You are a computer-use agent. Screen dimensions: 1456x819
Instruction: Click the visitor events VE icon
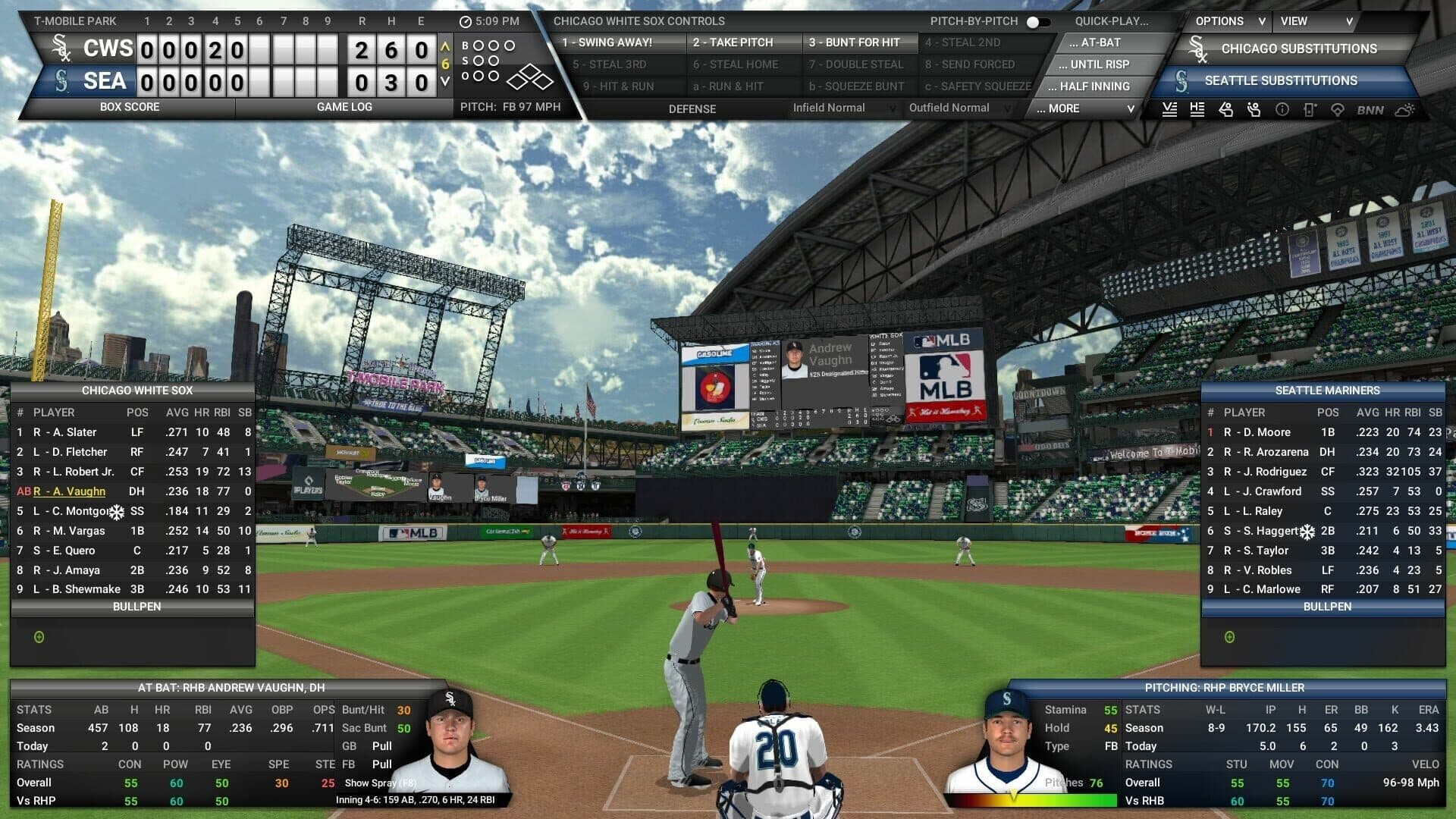[x=1169, y=110]
